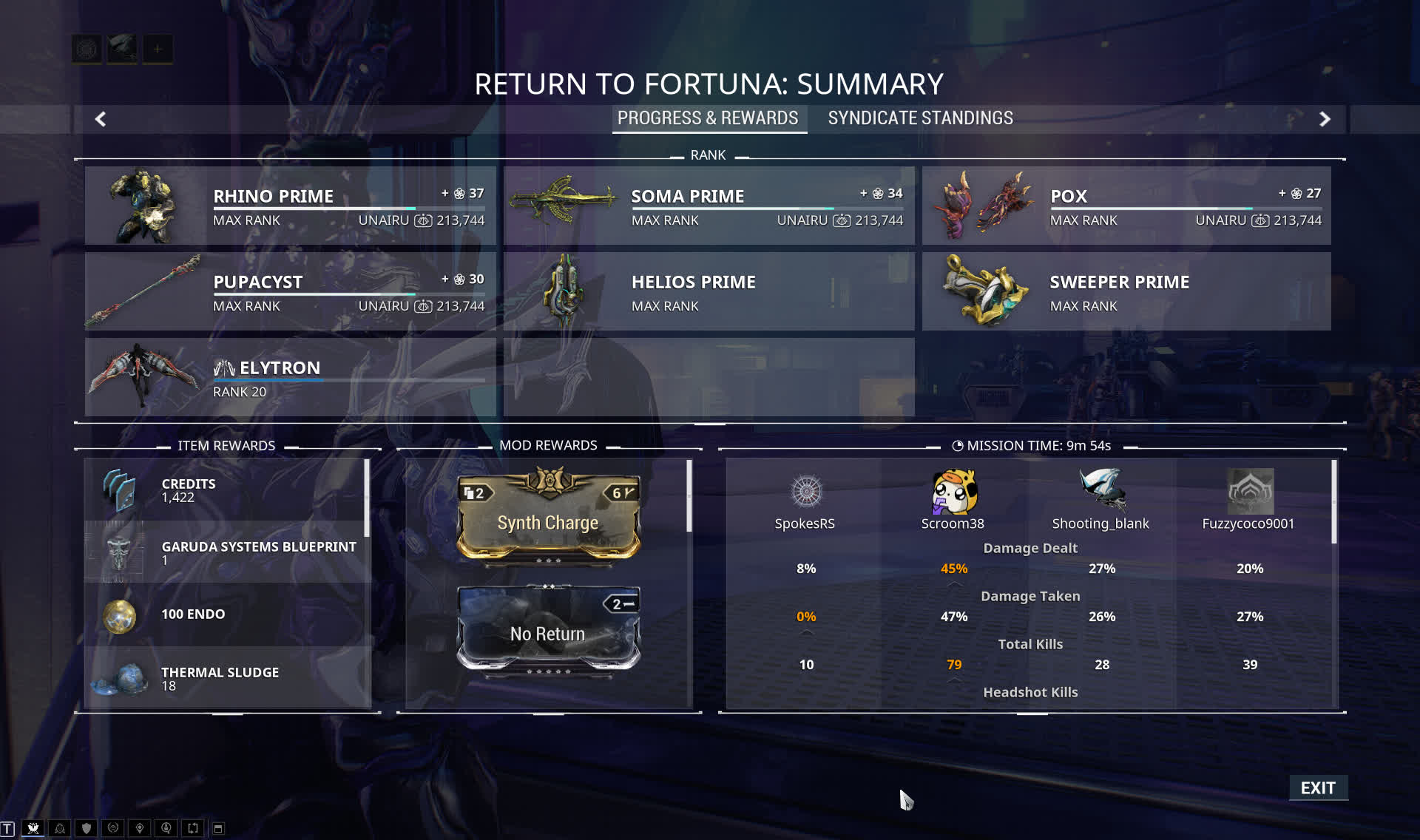The image size is (1420, 840).
Task: Go to the previous summary page arrow
Action: pos(101,119)
